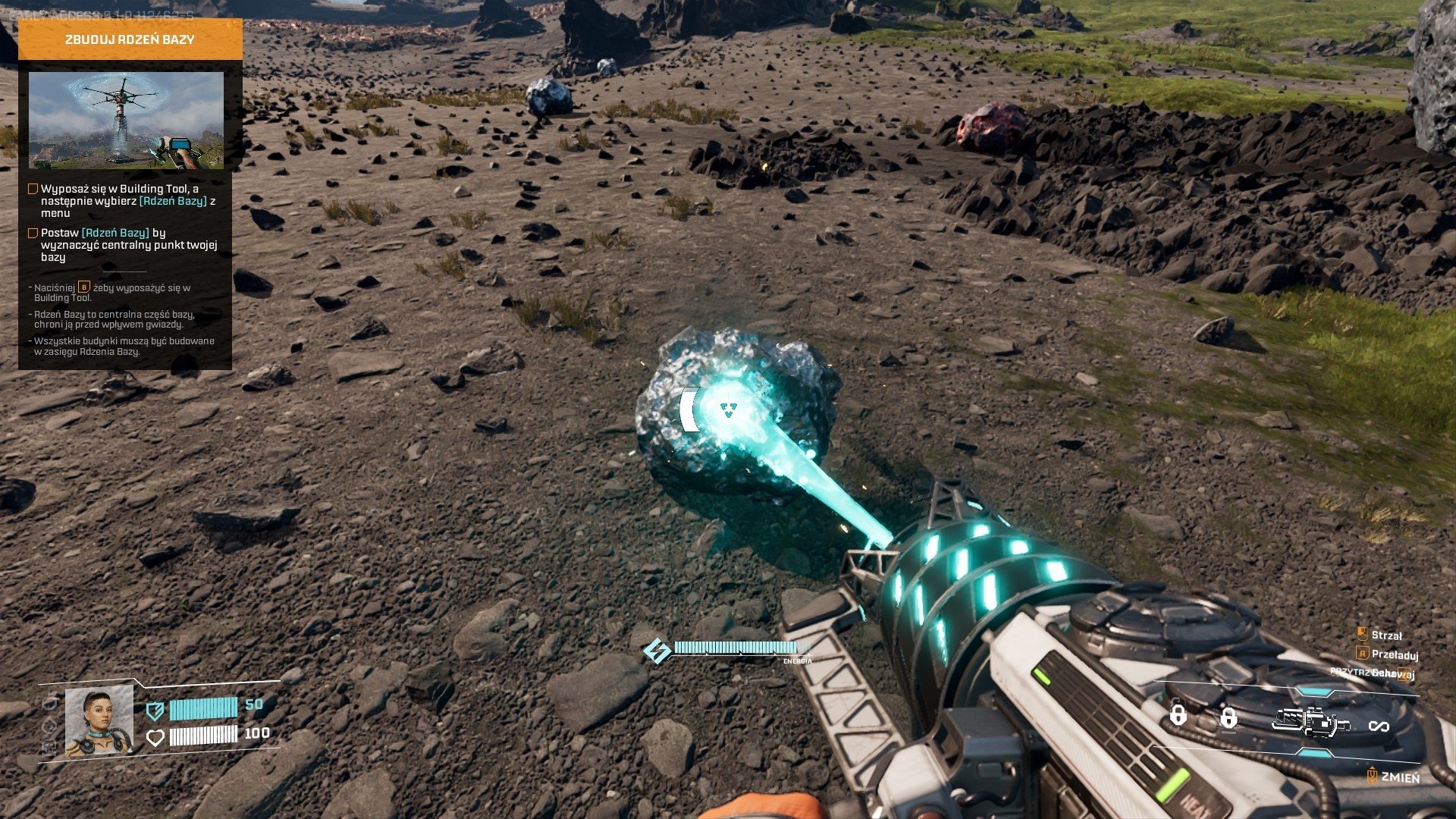Select the equipped mining tool weapon icon
The height and width of the screenshot is (819, 1456).
point(1310,721)
